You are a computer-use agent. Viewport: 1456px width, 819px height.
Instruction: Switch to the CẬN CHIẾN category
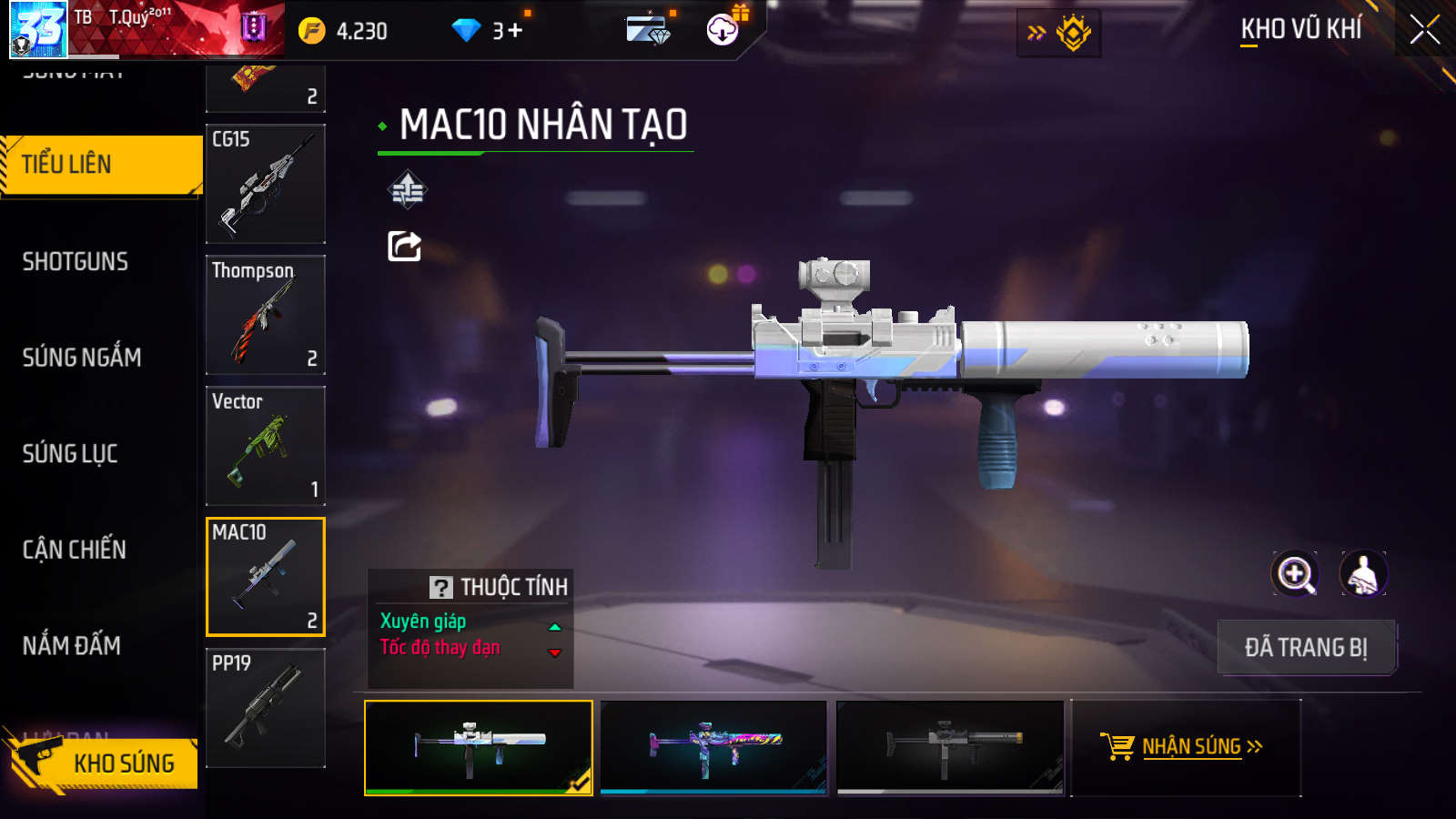[75, 550]
